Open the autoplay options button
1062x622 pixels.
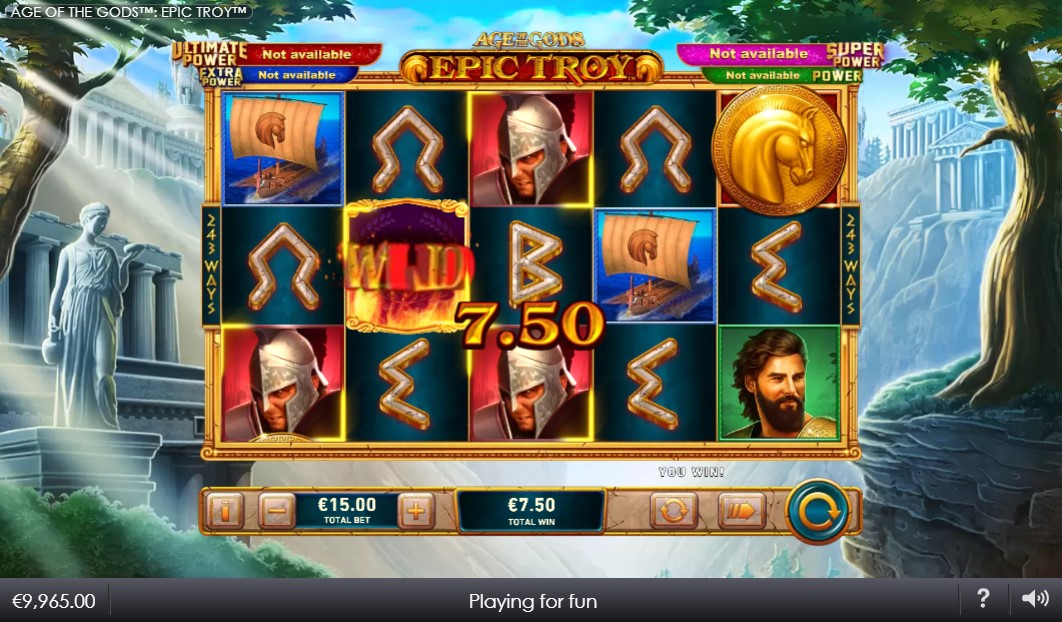pos(673,511)
